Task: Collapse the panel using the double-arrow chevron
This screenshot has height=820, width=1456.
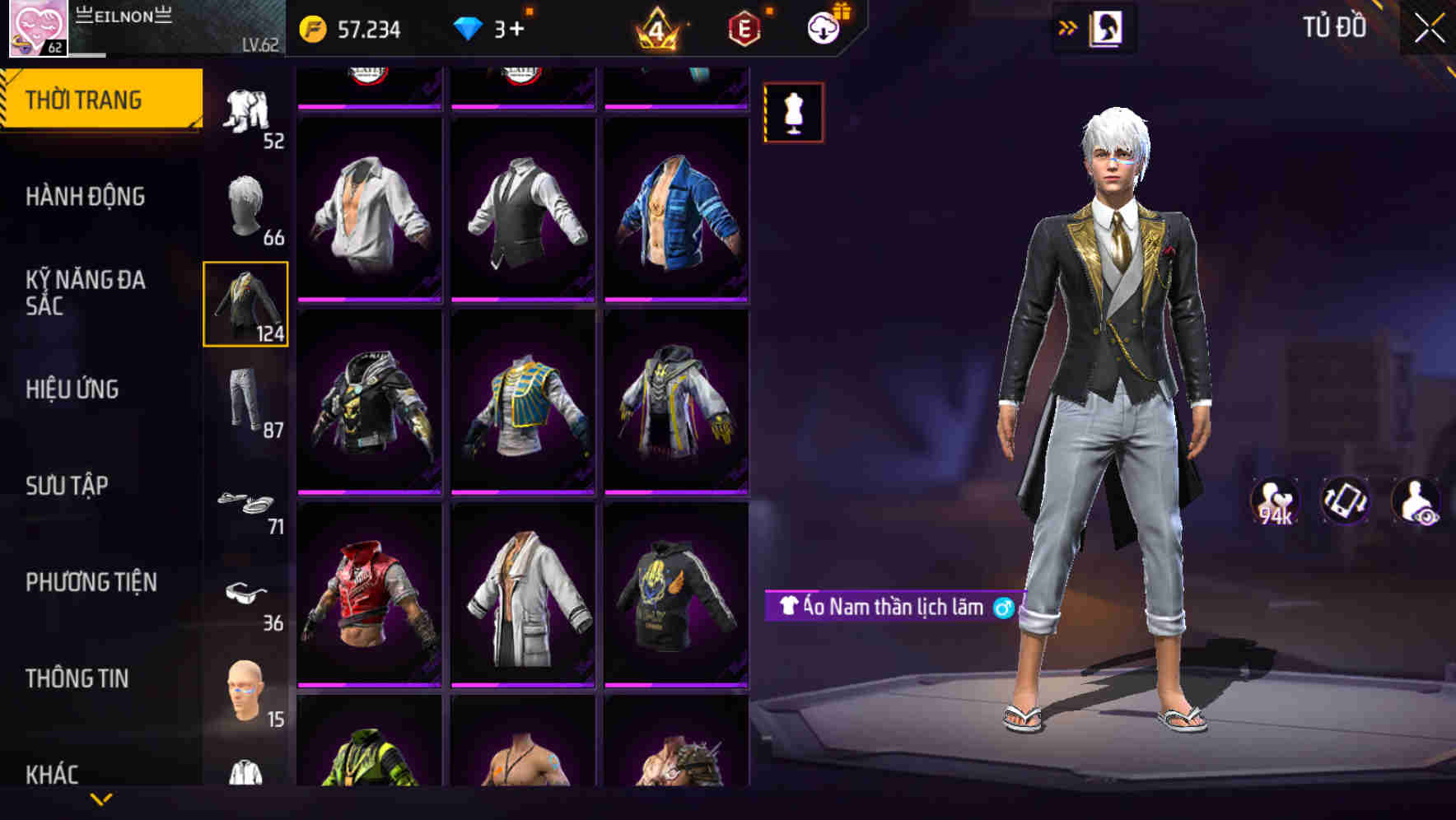Action: point(1068,27)
